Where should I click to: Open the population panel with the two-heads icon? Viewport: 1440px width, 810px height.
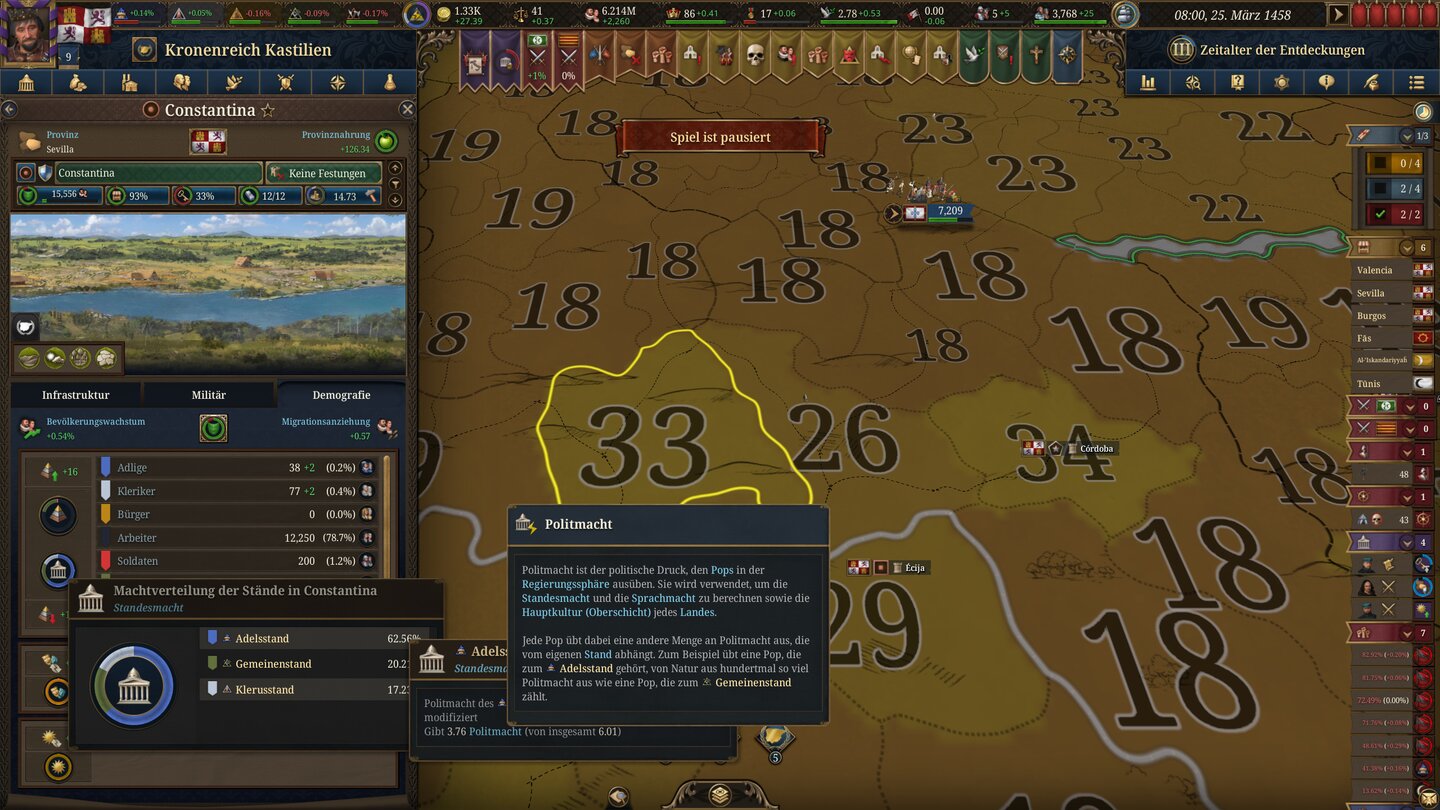pos(182,82)
